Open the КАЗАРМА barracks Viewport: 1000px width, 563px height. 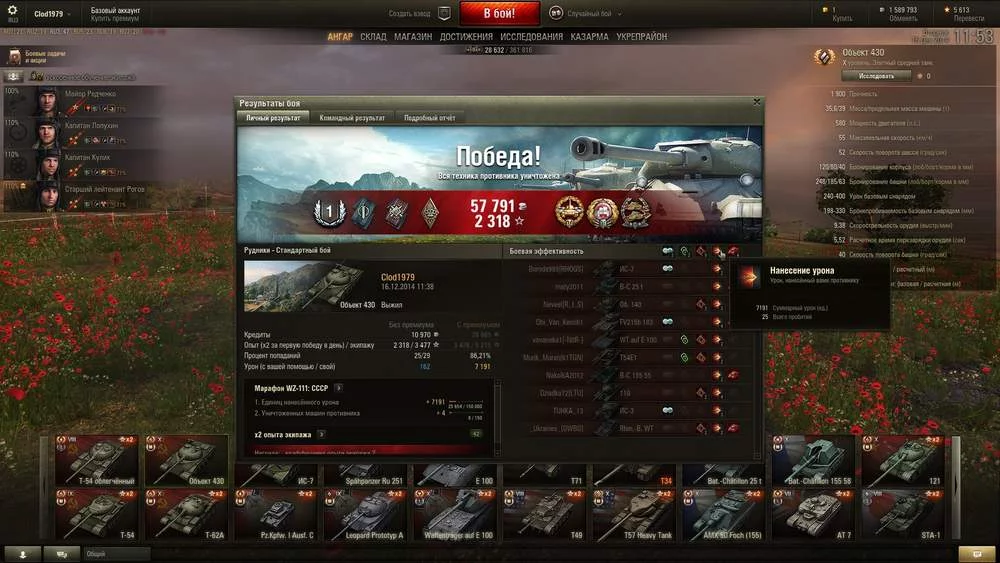589,37
